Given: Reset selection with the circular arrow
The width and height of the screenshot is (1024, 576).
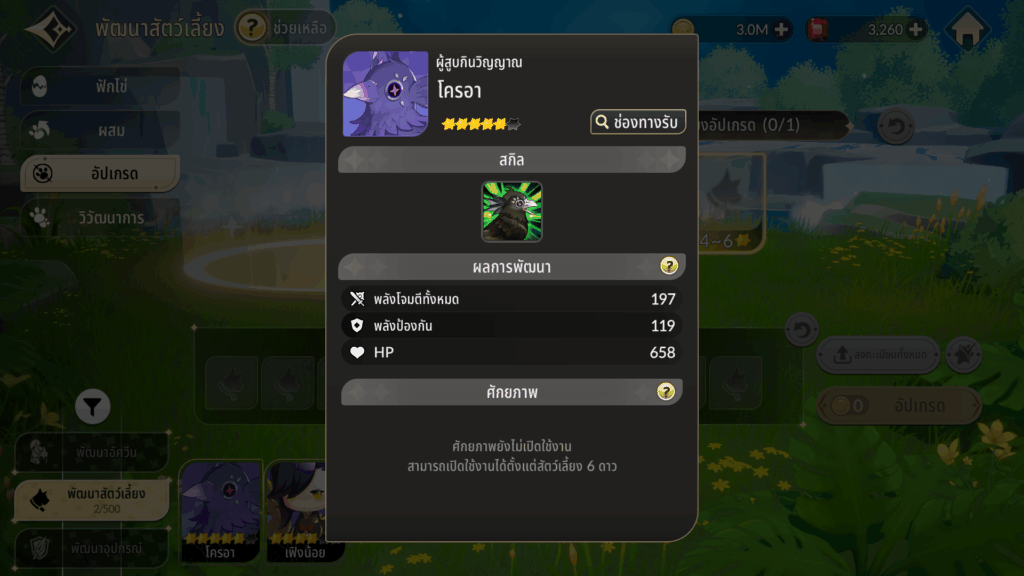Looking at the screenshot, I should pyautogui.click(x=894, y=127).
